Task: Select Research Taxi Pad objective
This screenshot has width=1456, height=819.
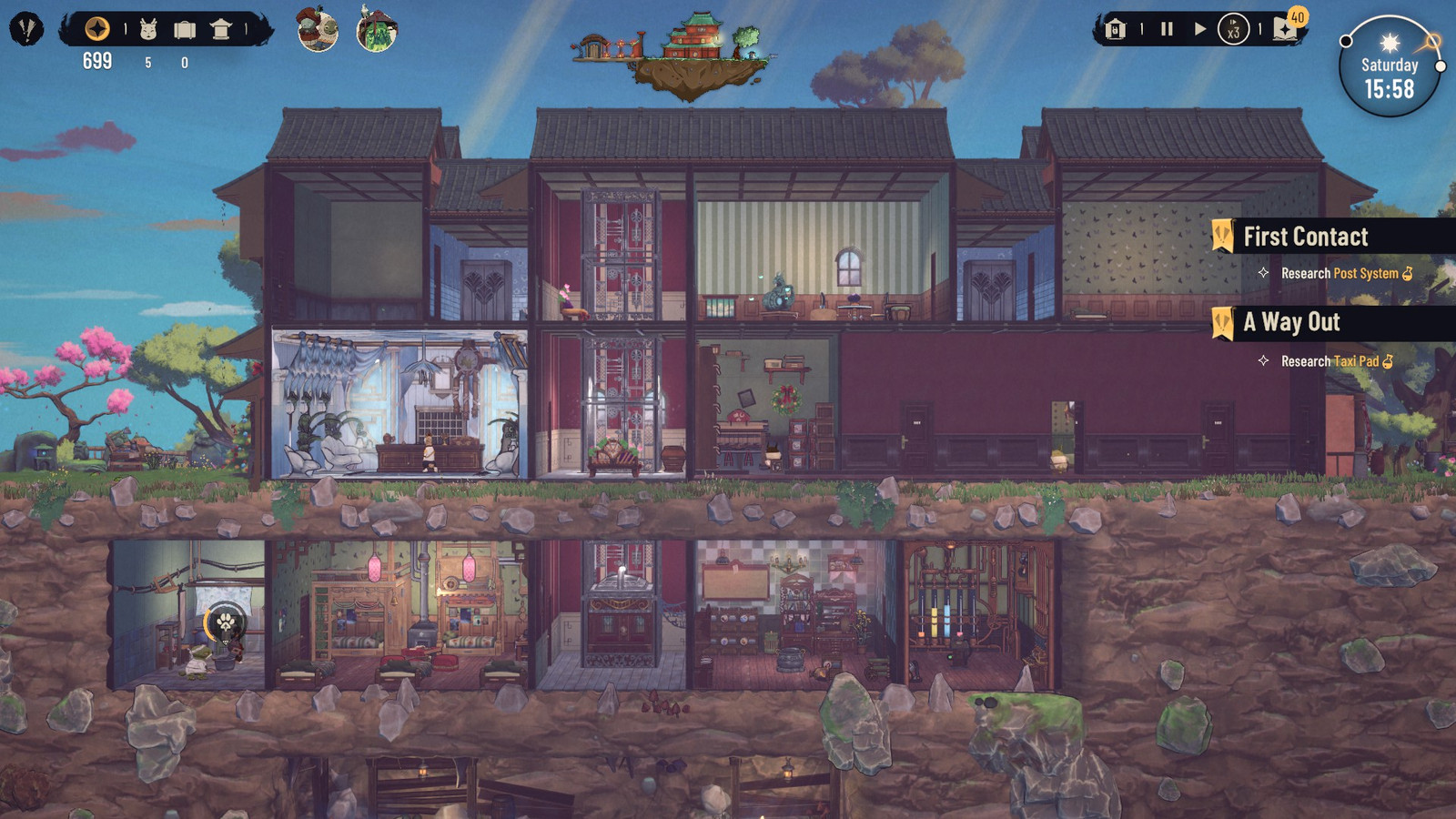Action: click(1330, 361)
